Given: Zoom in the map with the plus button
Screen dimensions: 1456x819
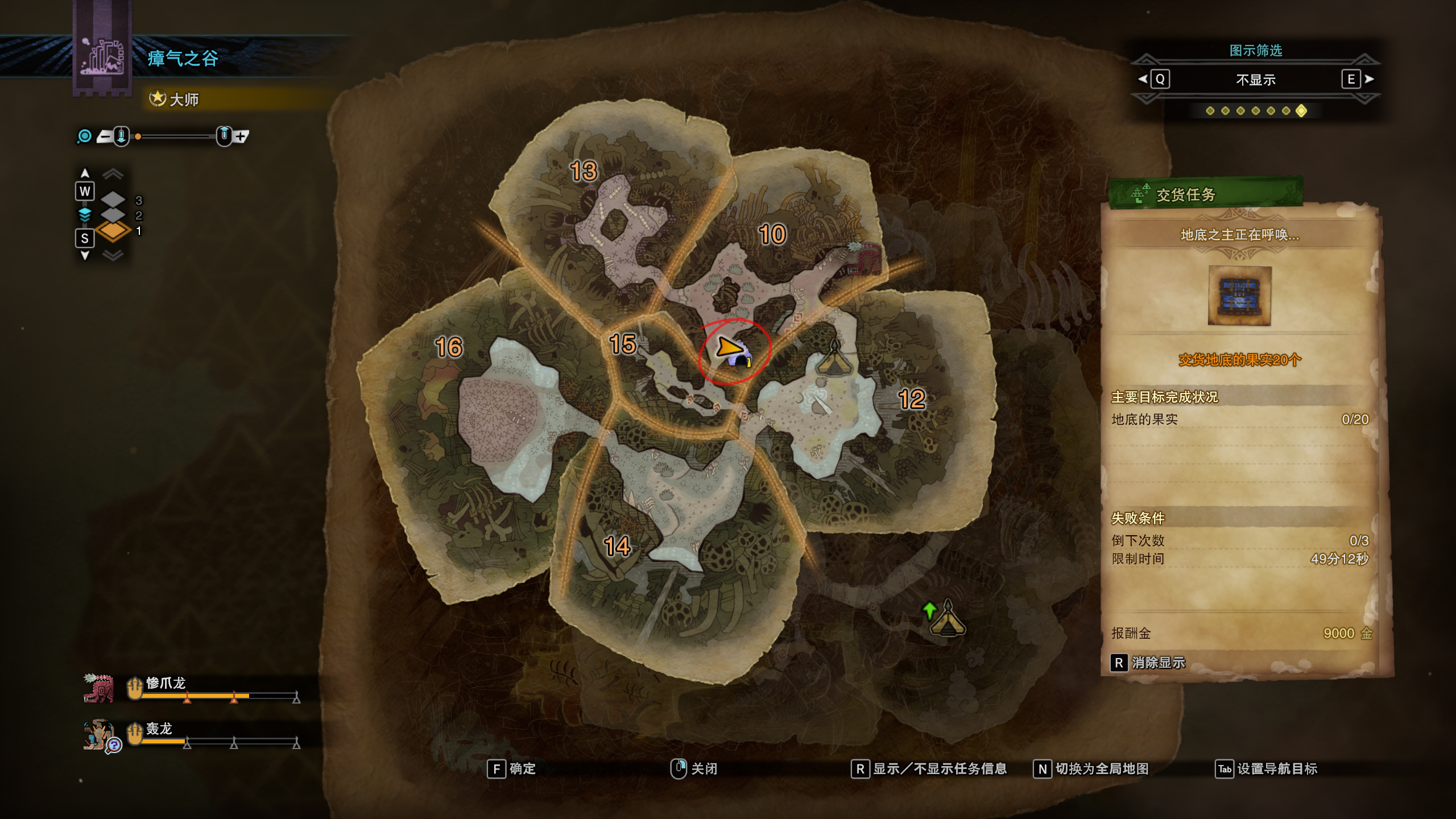Looking at the screenshot, I should coord(241,136).
